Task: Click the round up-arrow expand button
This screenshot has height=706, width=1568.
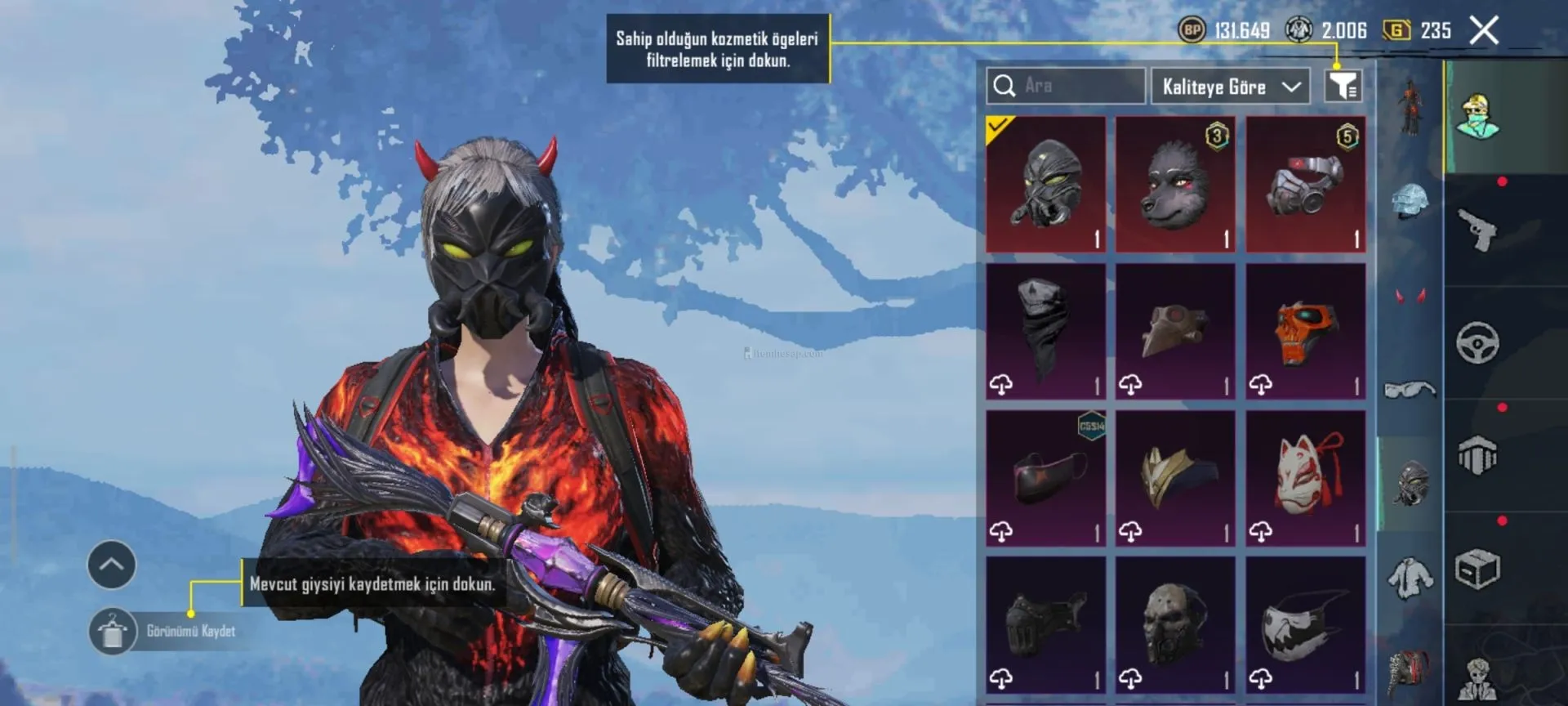Action: coord(112,565)
